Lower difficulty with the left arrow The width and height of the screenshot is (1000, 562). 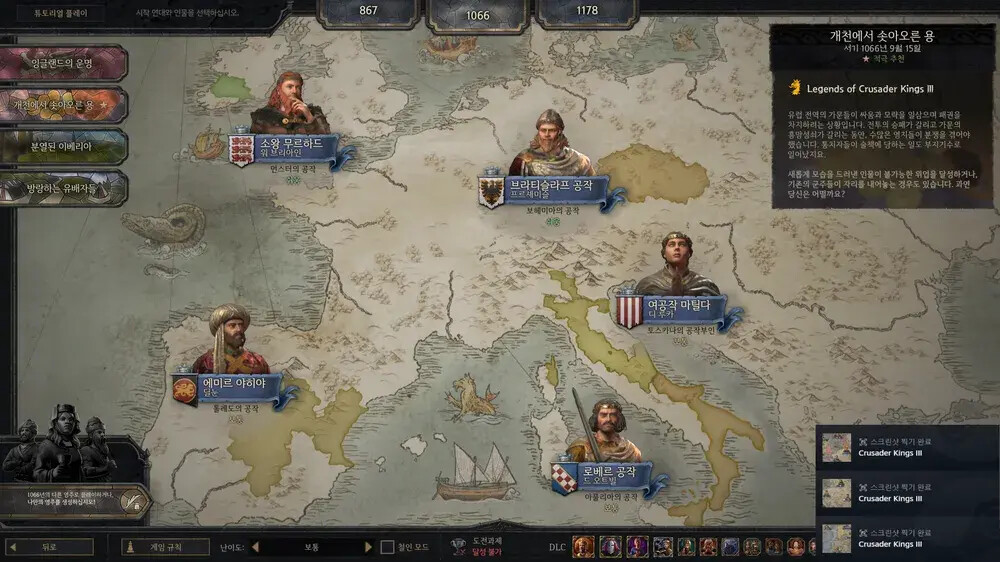[255, 547]
